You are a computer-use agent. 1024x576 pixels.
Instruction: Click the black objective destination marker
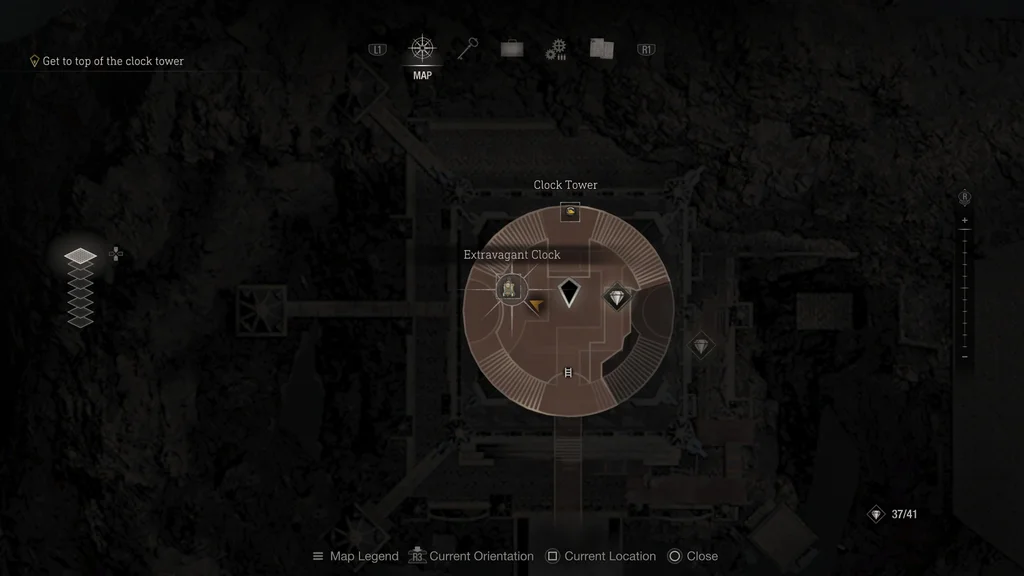coord(569,292)
